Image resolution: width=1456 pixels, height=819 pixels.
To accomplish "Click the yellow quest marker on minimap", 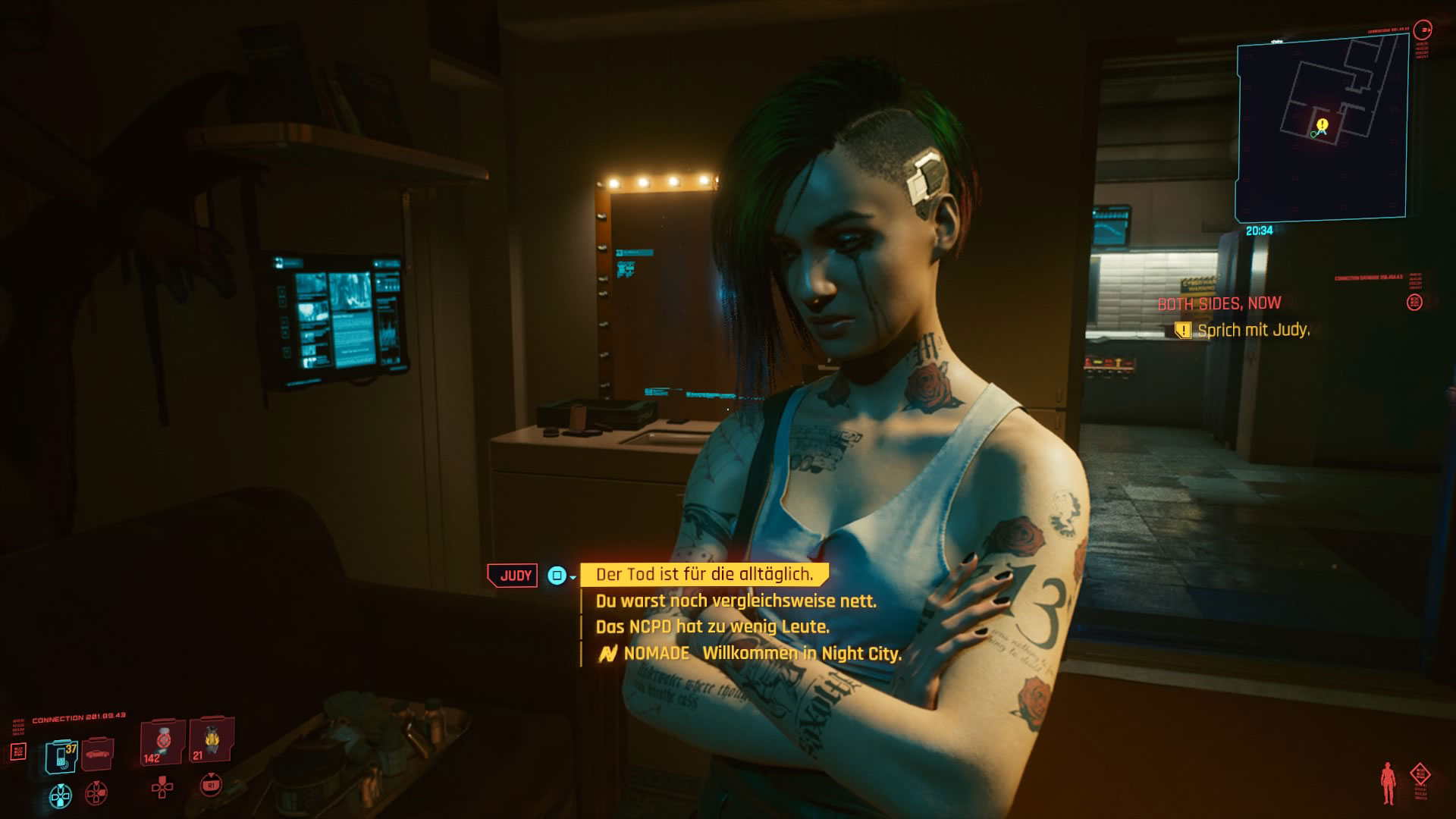I will [1323, 124].
